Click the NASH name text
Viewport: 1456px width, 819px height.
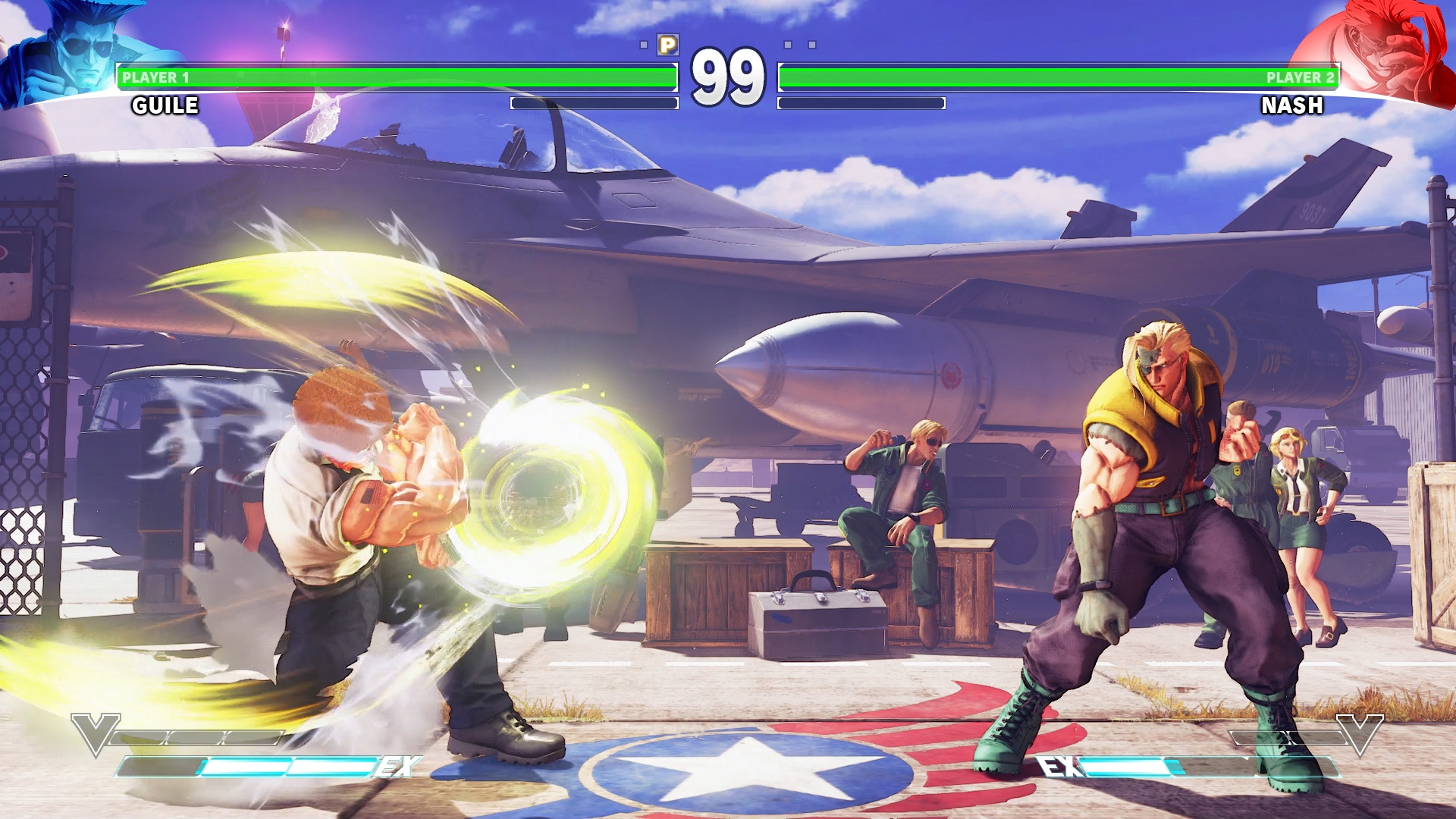click(x=1293, y=106)
